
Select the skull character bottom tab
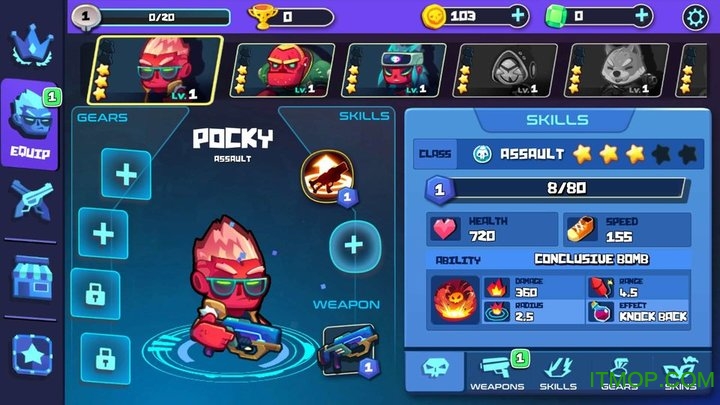pyautogui.click(x=434, y=370)
